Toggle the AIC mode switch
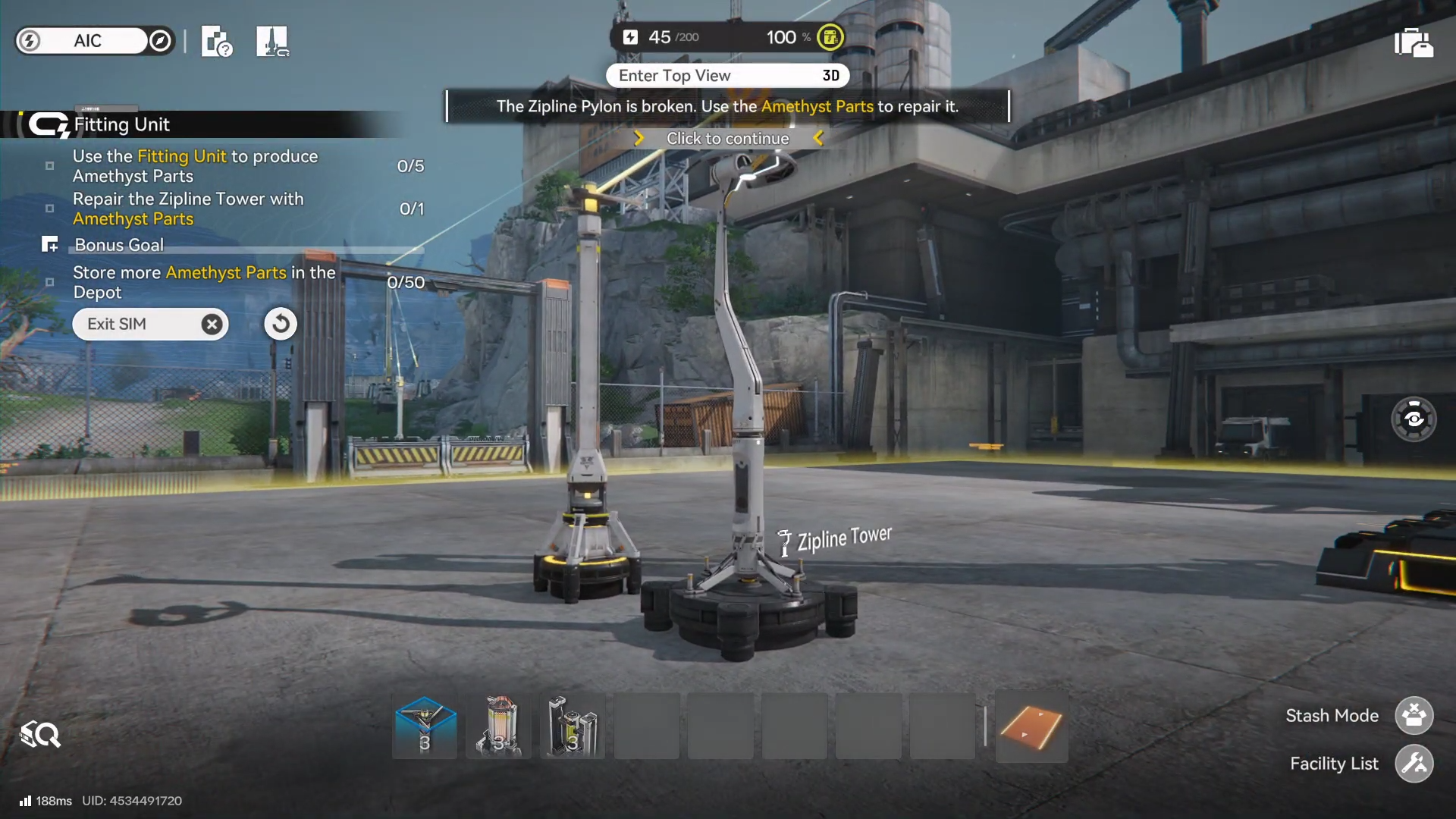The height and width of the screenshot is (819, 1456). (x=95, y=41)
